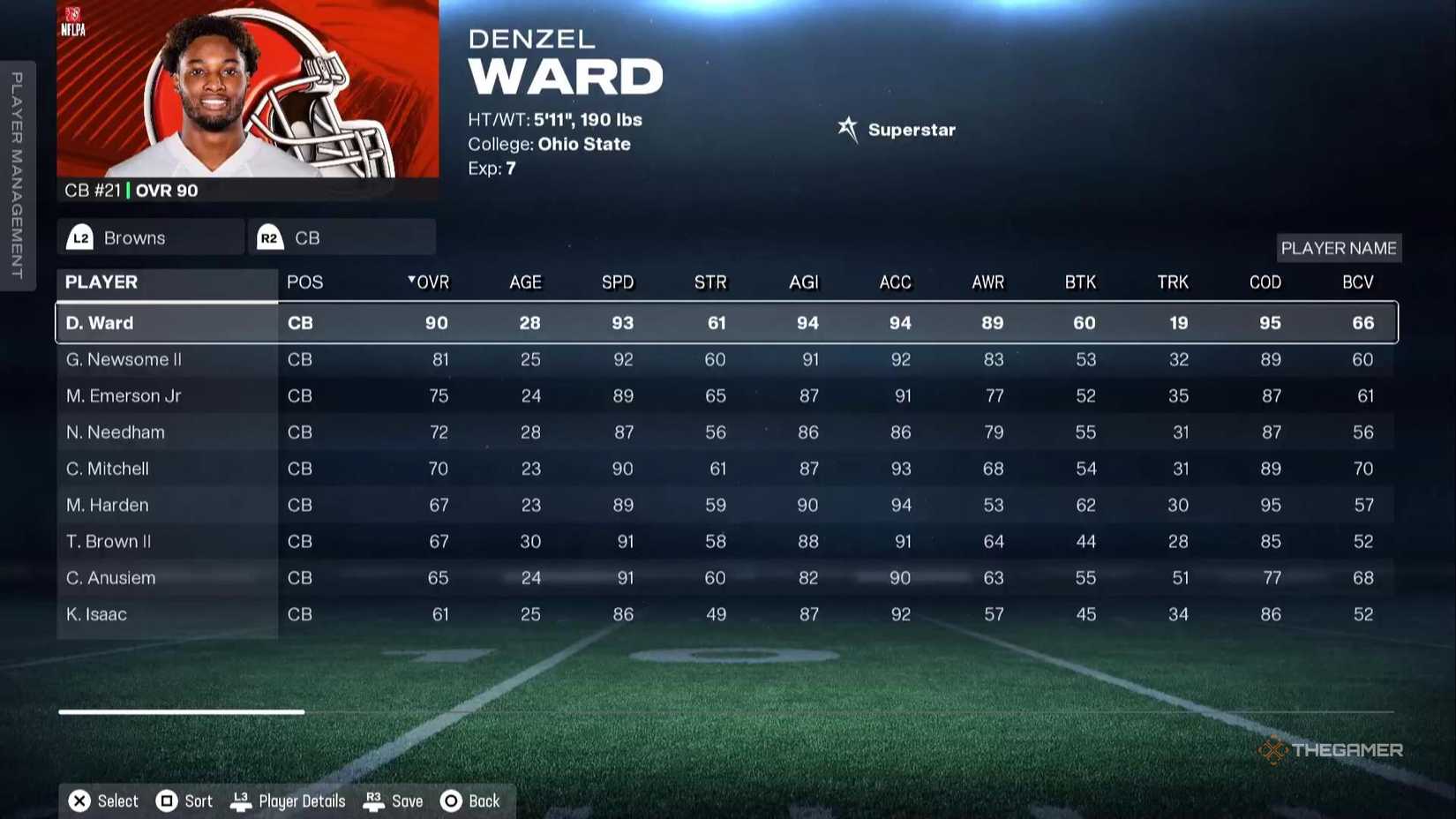Click the Circle Back icon
Image resolution: width=1456 pixels, height=819 pixels.
click(x=450, y=800)
